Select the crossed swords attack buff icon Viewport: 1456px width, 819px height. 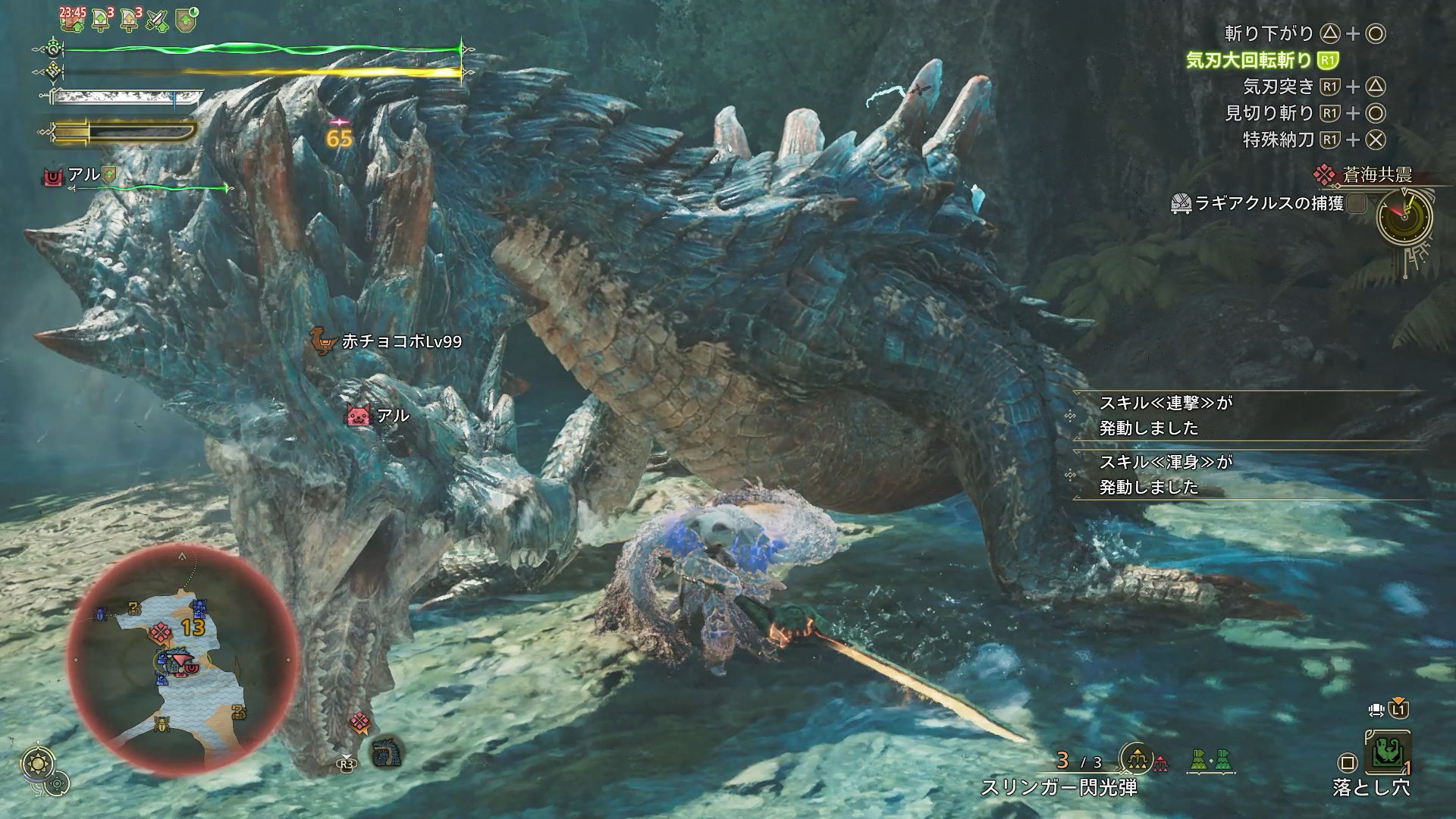pos(157,20)
